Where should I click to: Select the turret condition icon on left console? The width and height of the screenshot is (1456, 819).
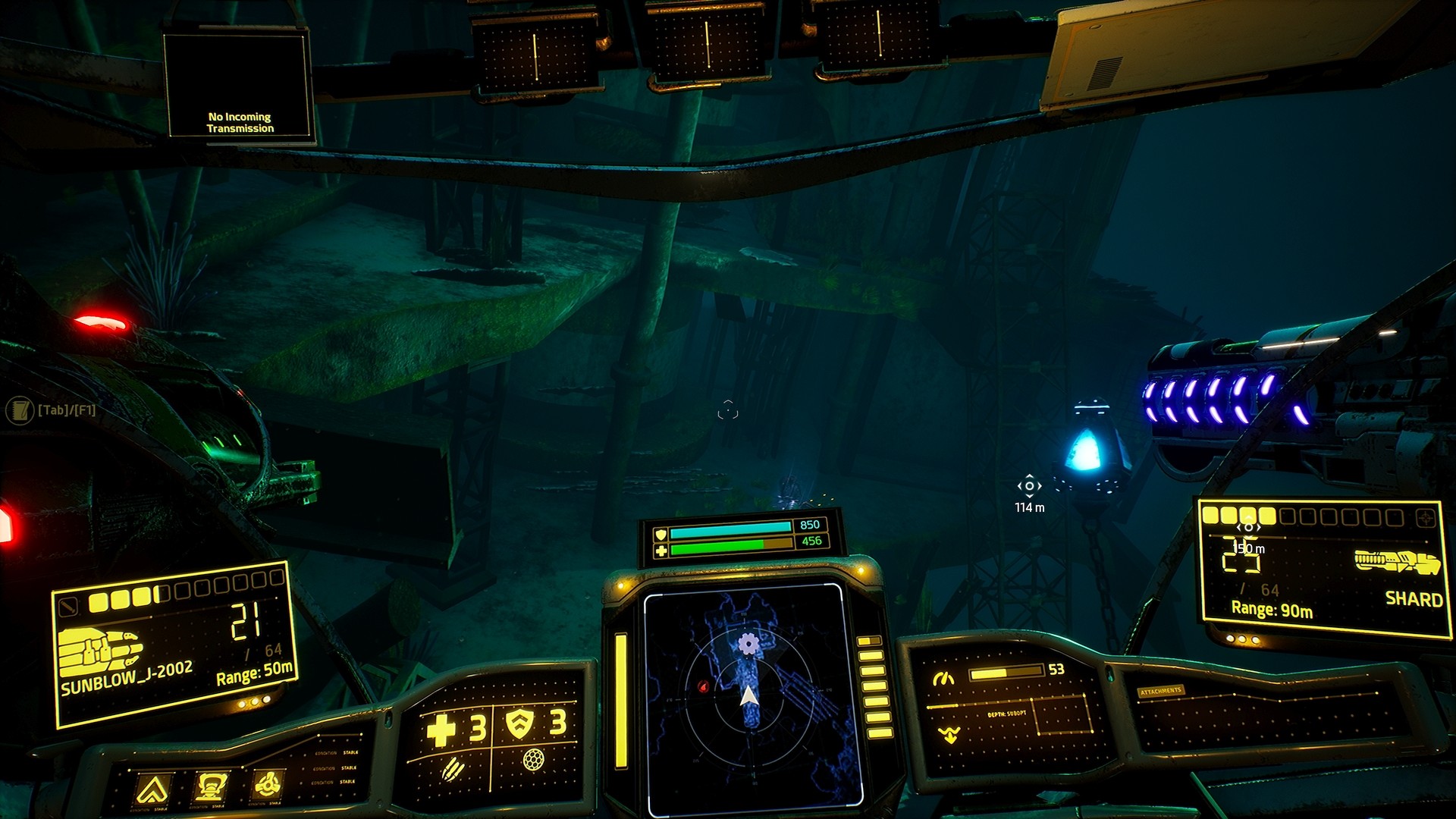point(212,787)
